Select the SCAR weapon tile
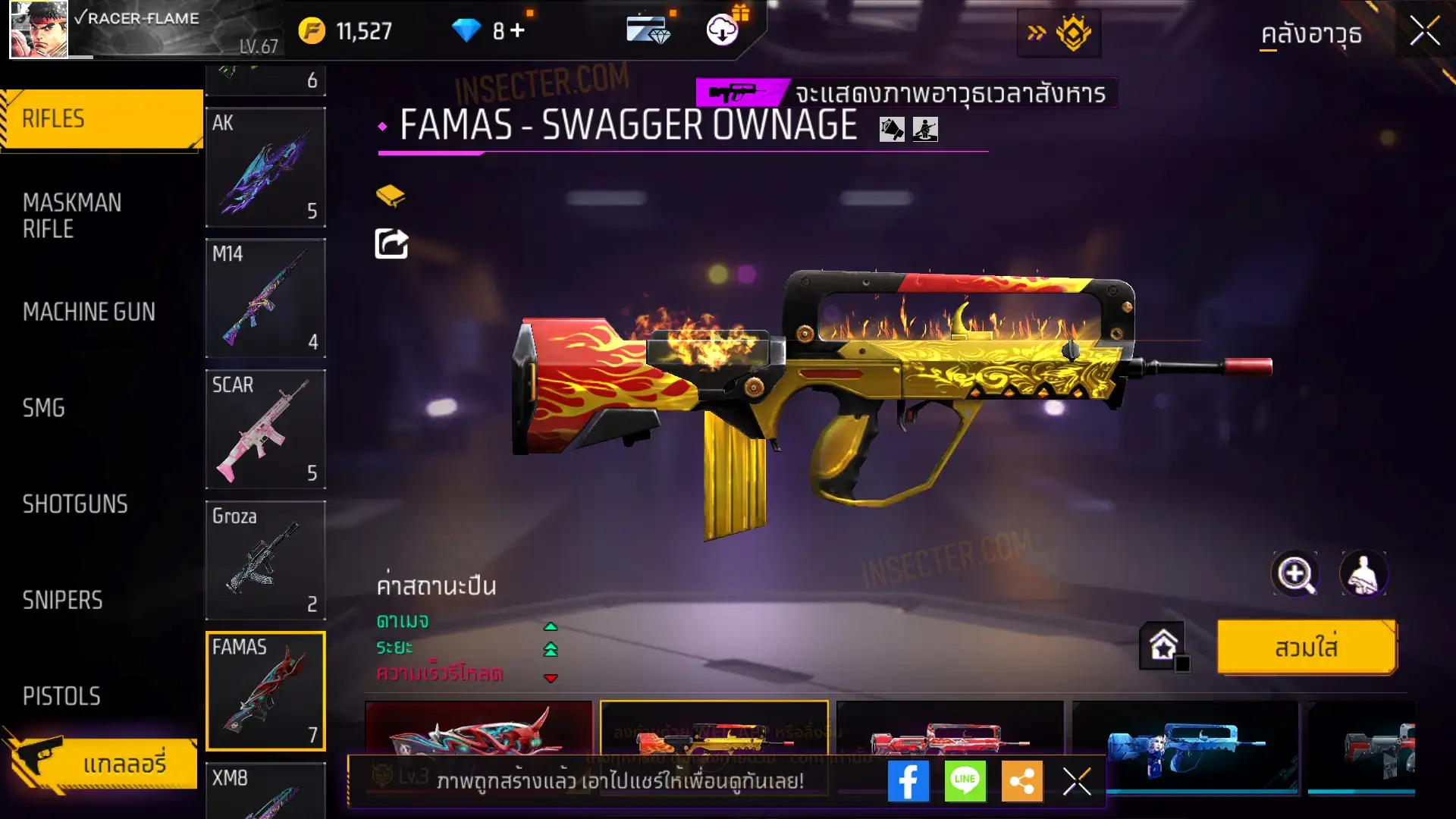Viewport: 1456px width, 819px height. click(x=265, y=429)
